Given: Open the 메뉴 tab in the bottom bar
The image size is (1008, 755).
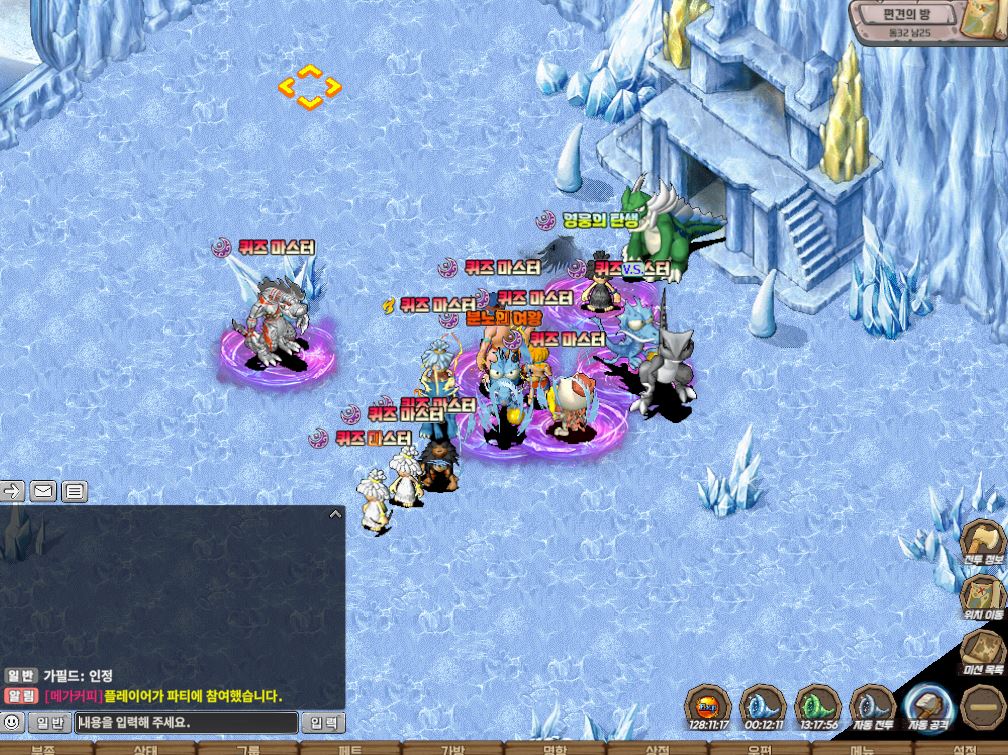Looking at the screenshot, I should pos(861,749).
